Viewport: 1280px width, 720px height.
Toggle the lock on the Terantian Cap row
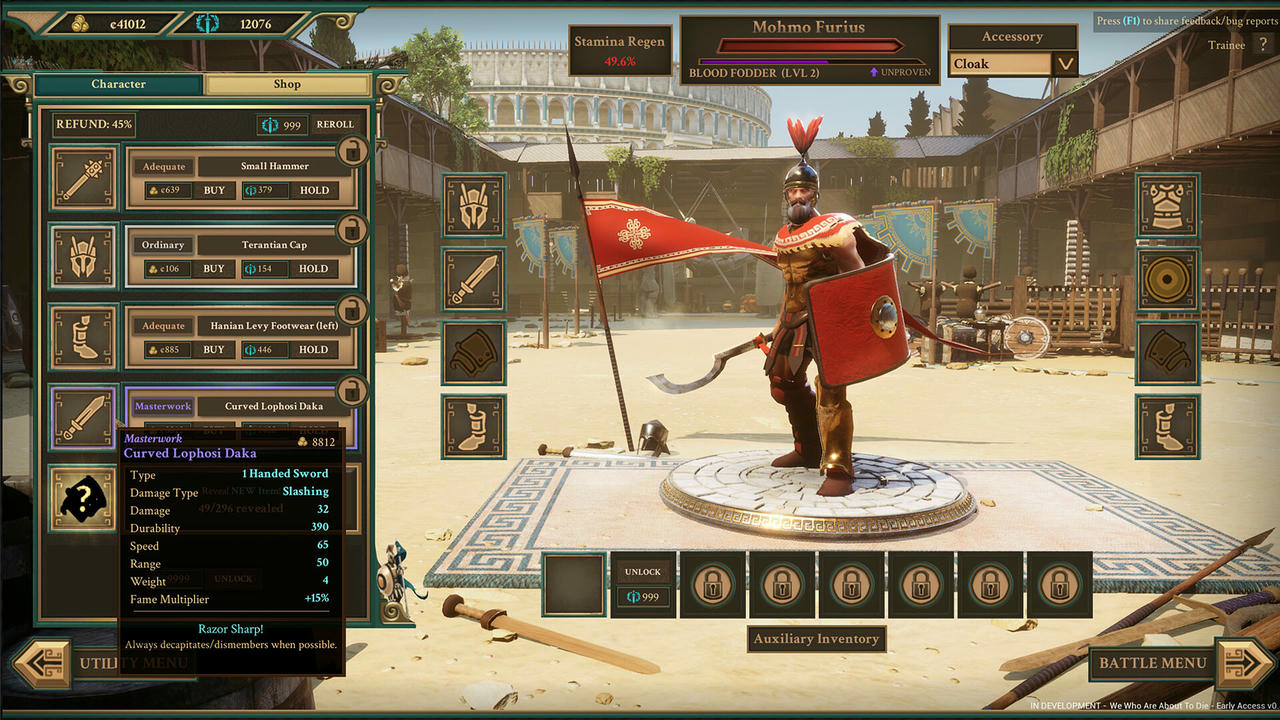click(350, 230)
